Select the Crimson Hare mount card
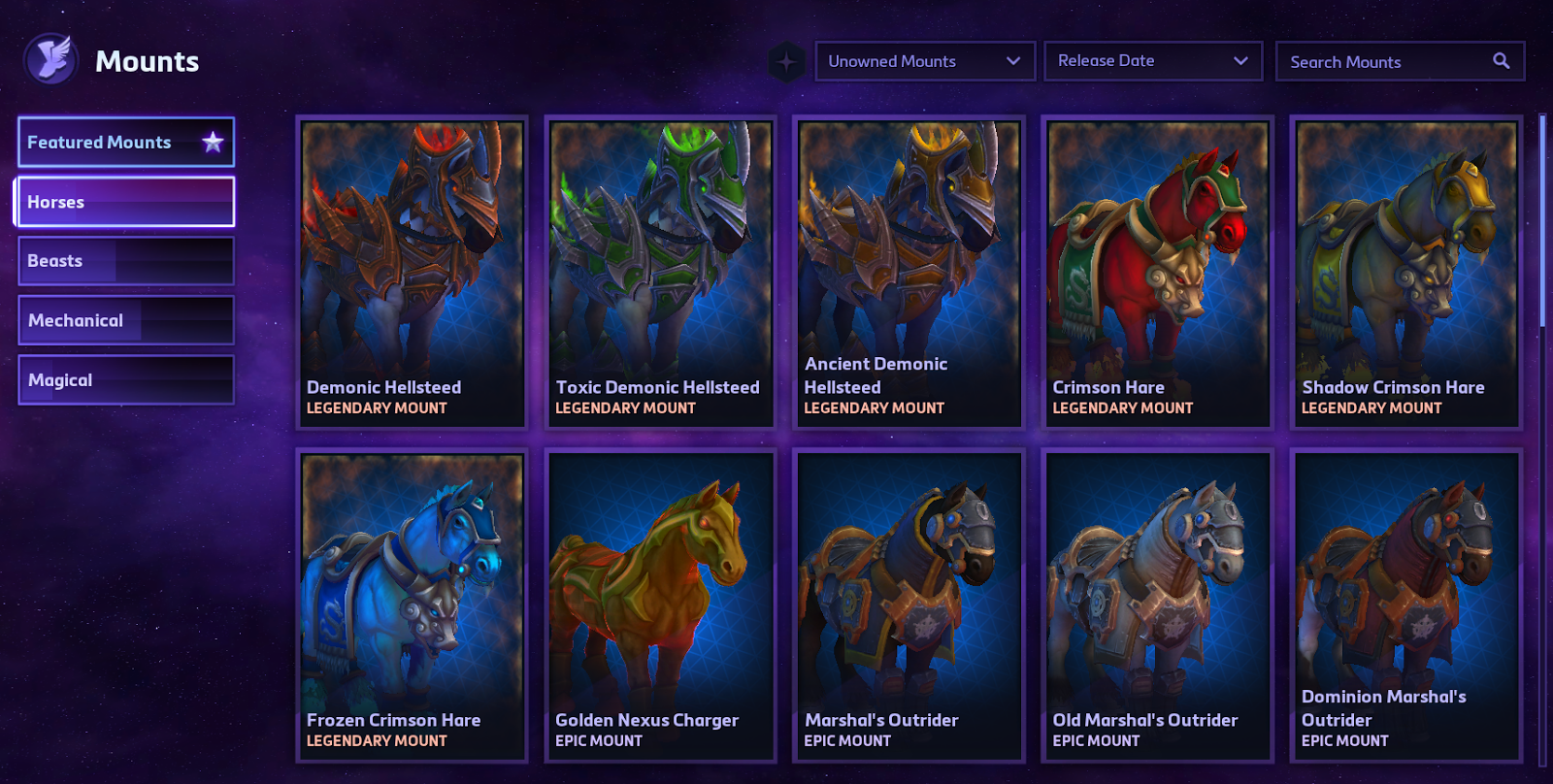1553x784 pixels. (1157, 272)
